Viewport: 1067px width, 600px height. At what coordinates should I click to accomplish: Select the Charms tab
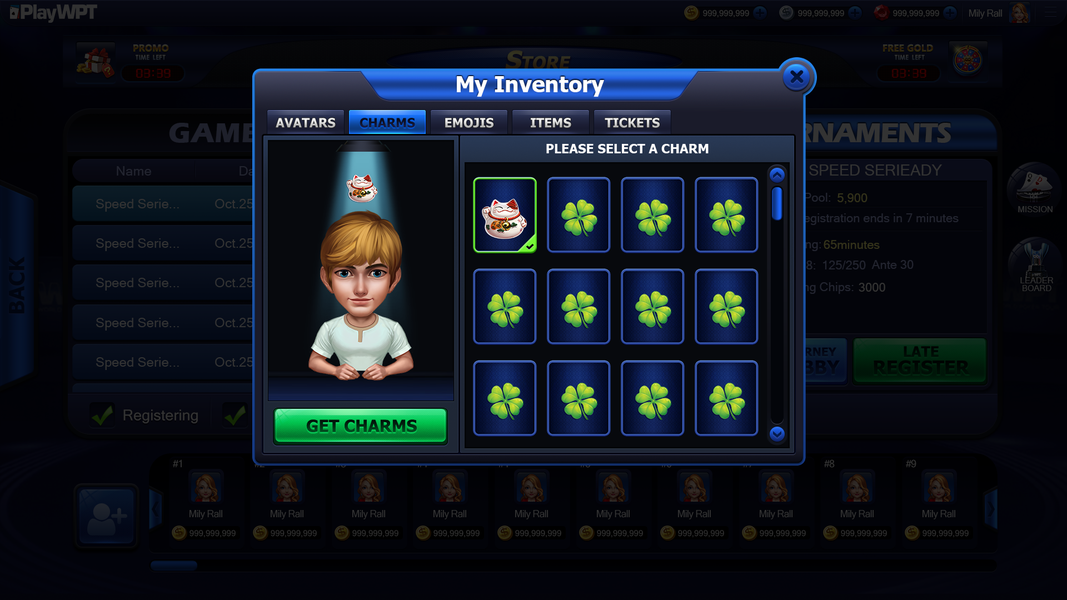pyautogui.click(x=387, y=122)
